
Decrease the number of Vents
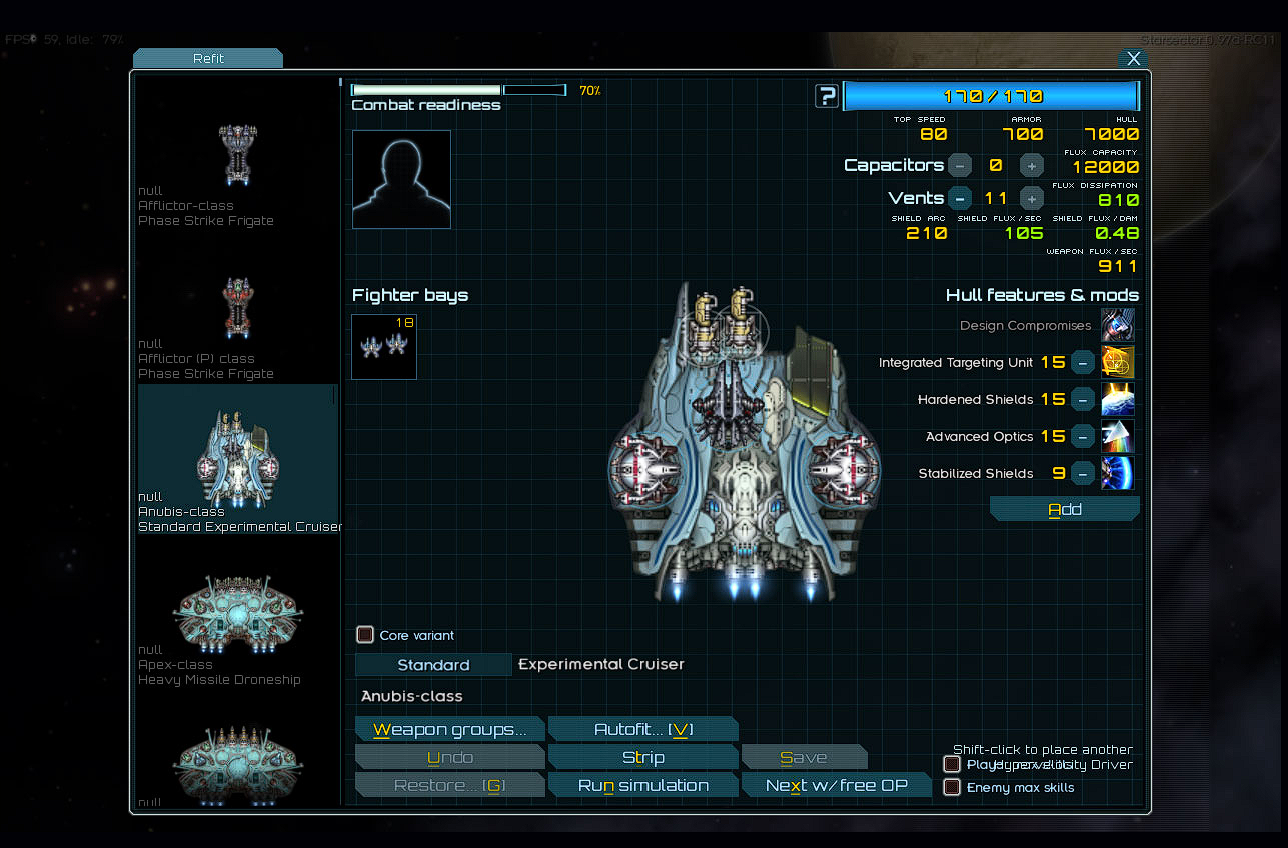pos(959,197)
